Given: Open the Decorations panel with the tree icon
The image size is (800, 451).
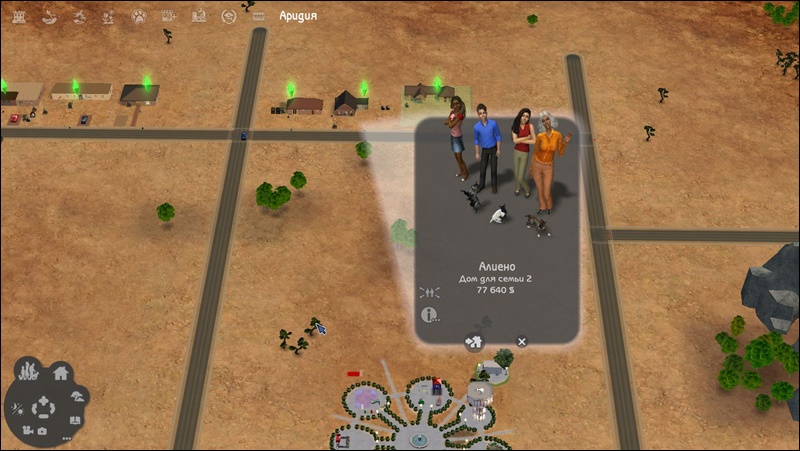Looking at the screenshot, I should 78,395.
